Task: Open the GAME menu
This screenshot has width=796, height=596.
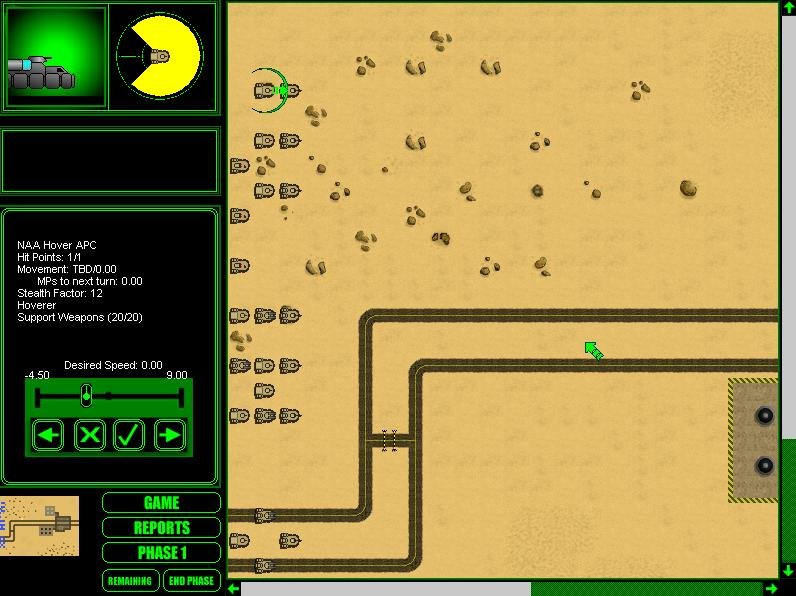Action: point(161,503)
